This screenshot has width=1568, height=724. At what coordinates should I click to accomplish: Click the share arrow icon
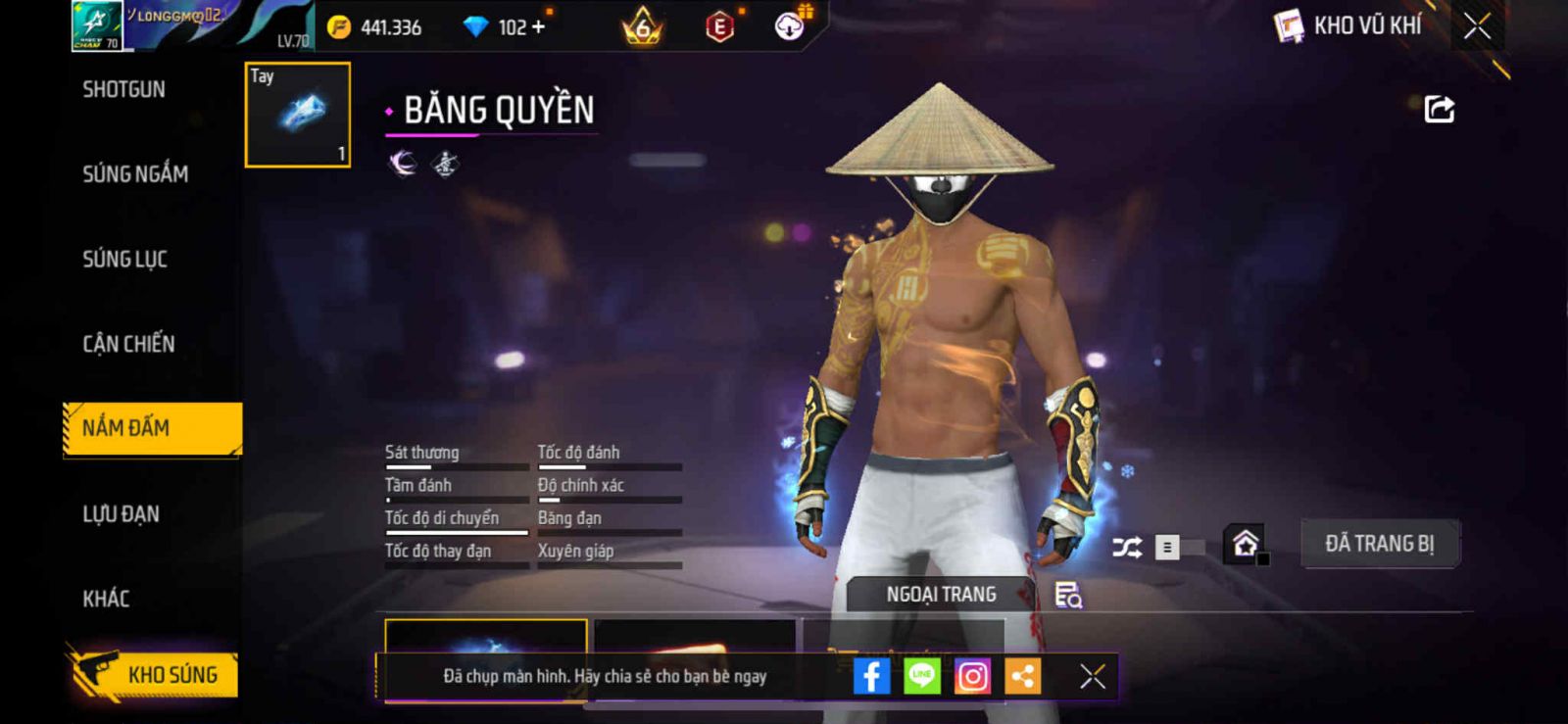tap(1439, 109)
